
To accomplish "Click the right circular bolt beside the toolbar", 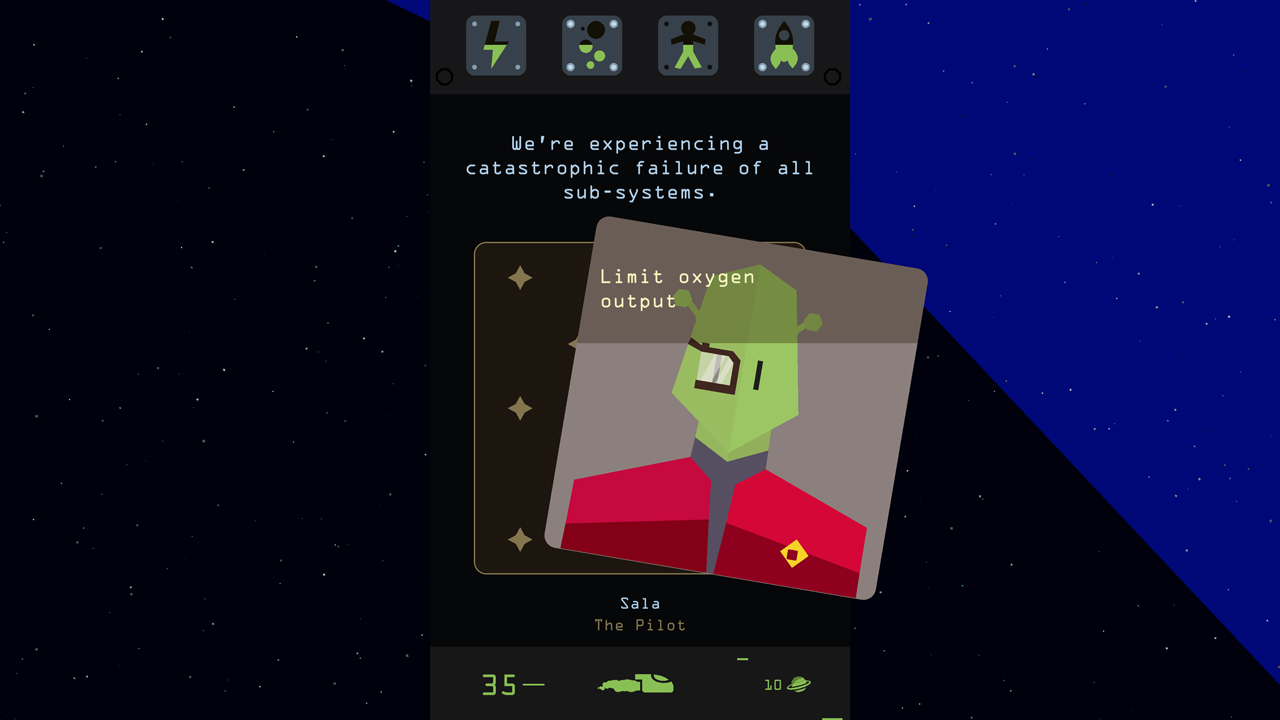I will (x=831, y=74).
